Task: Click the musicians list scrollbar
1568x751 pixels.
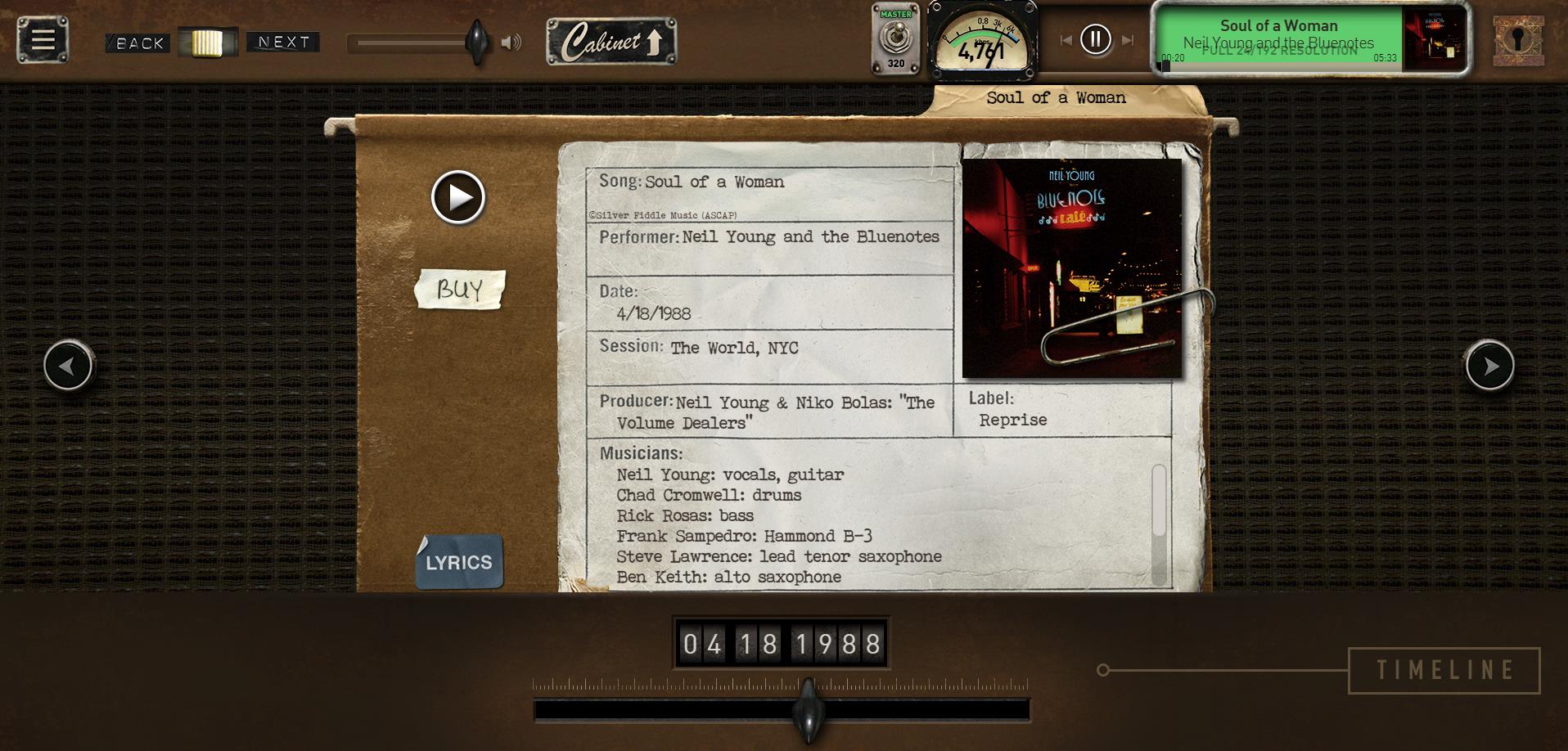Action: click(1158, 524)
